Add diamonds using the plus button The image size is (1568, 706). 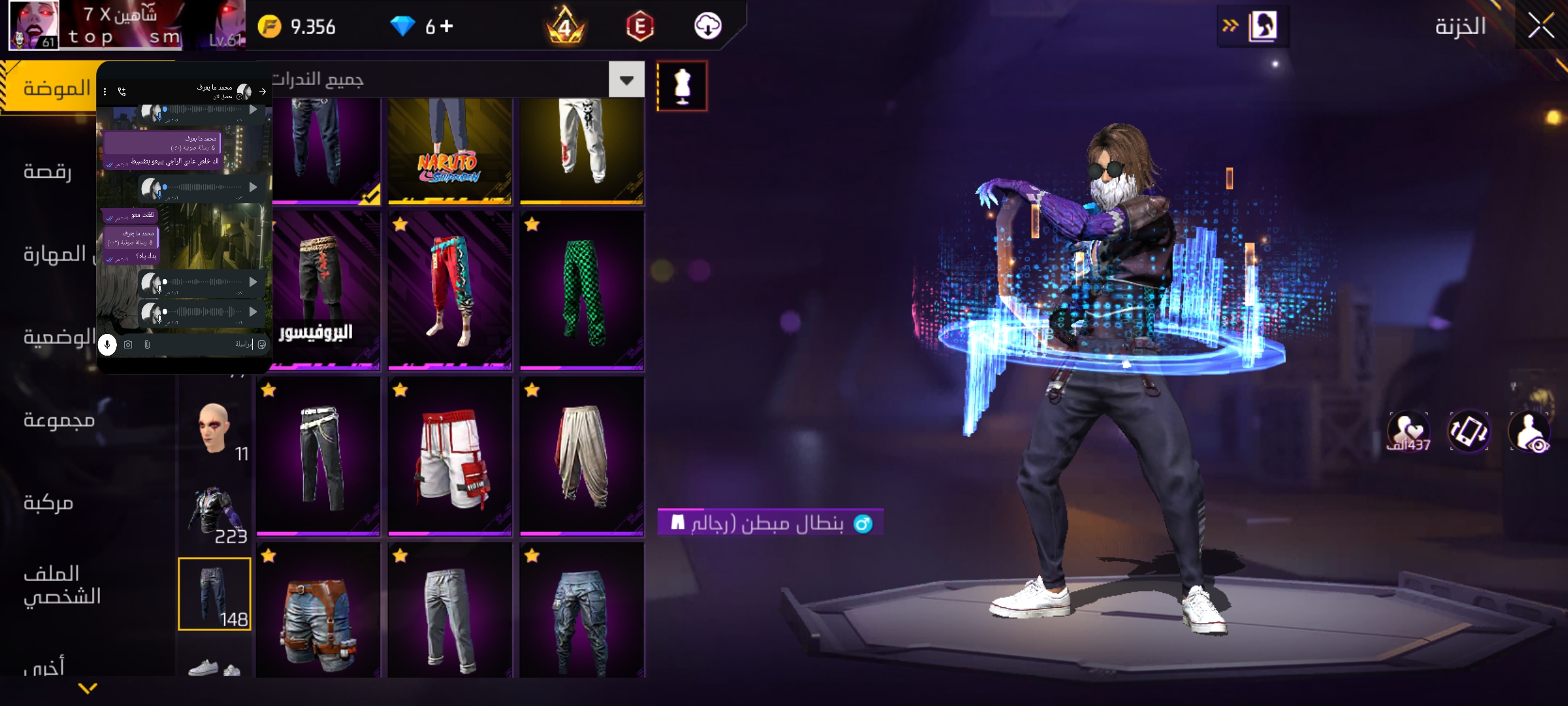(447, 26)
